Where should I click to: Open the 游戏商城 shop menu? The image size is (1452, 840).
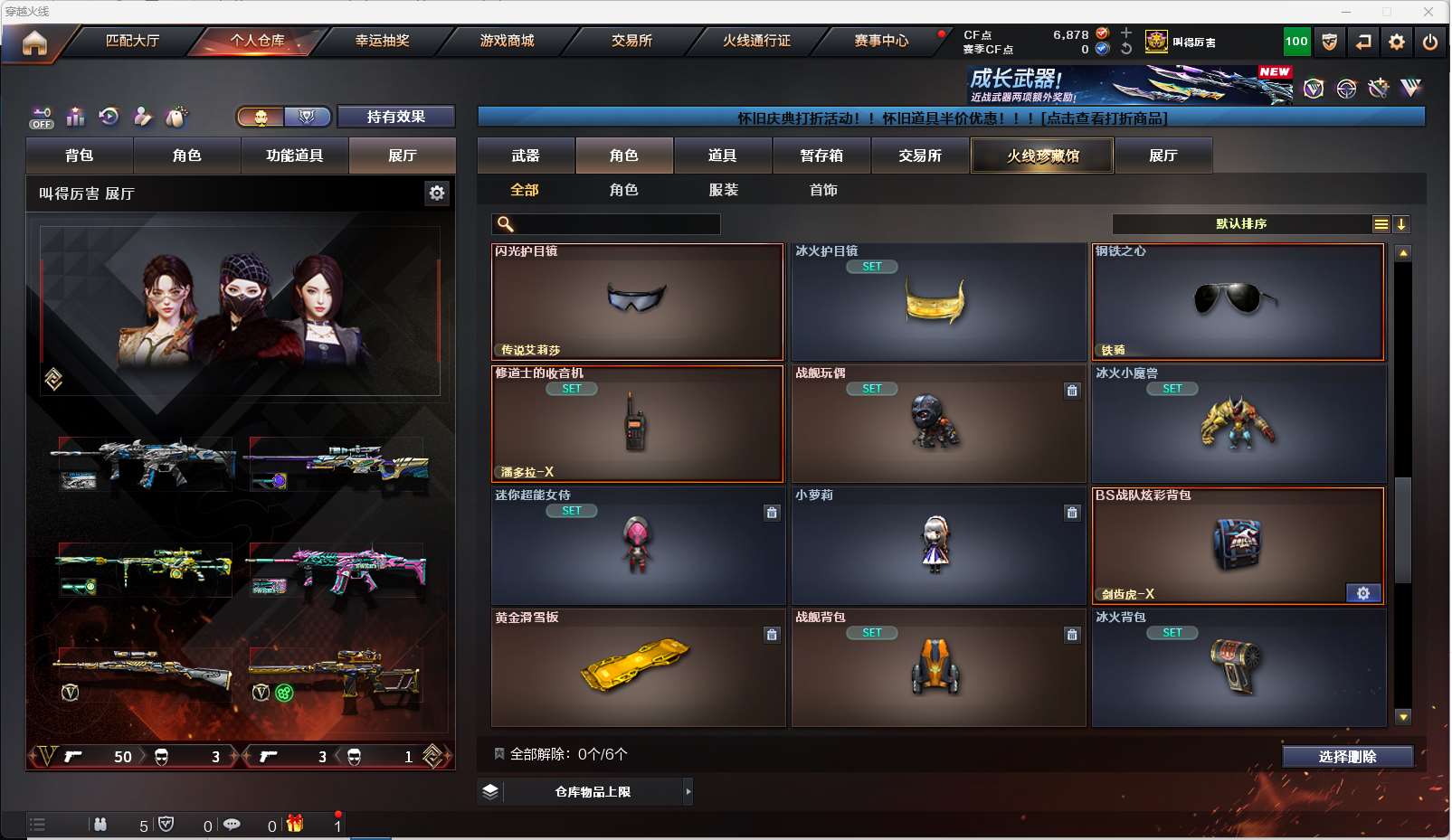[507, 41]
